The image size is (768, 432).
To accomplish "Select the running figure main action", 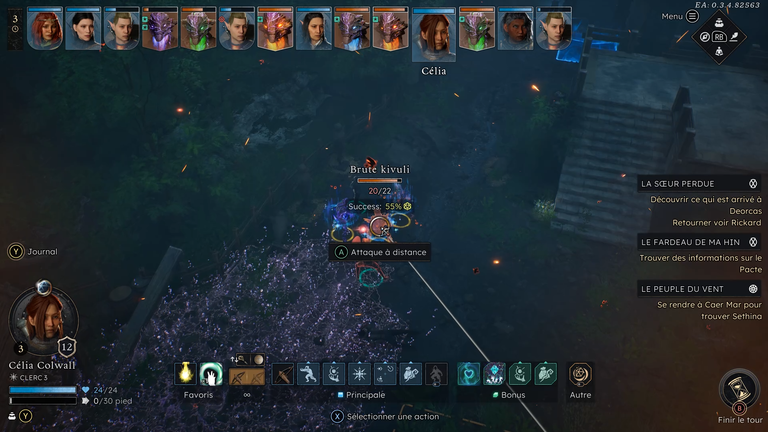I will [309, 374].
